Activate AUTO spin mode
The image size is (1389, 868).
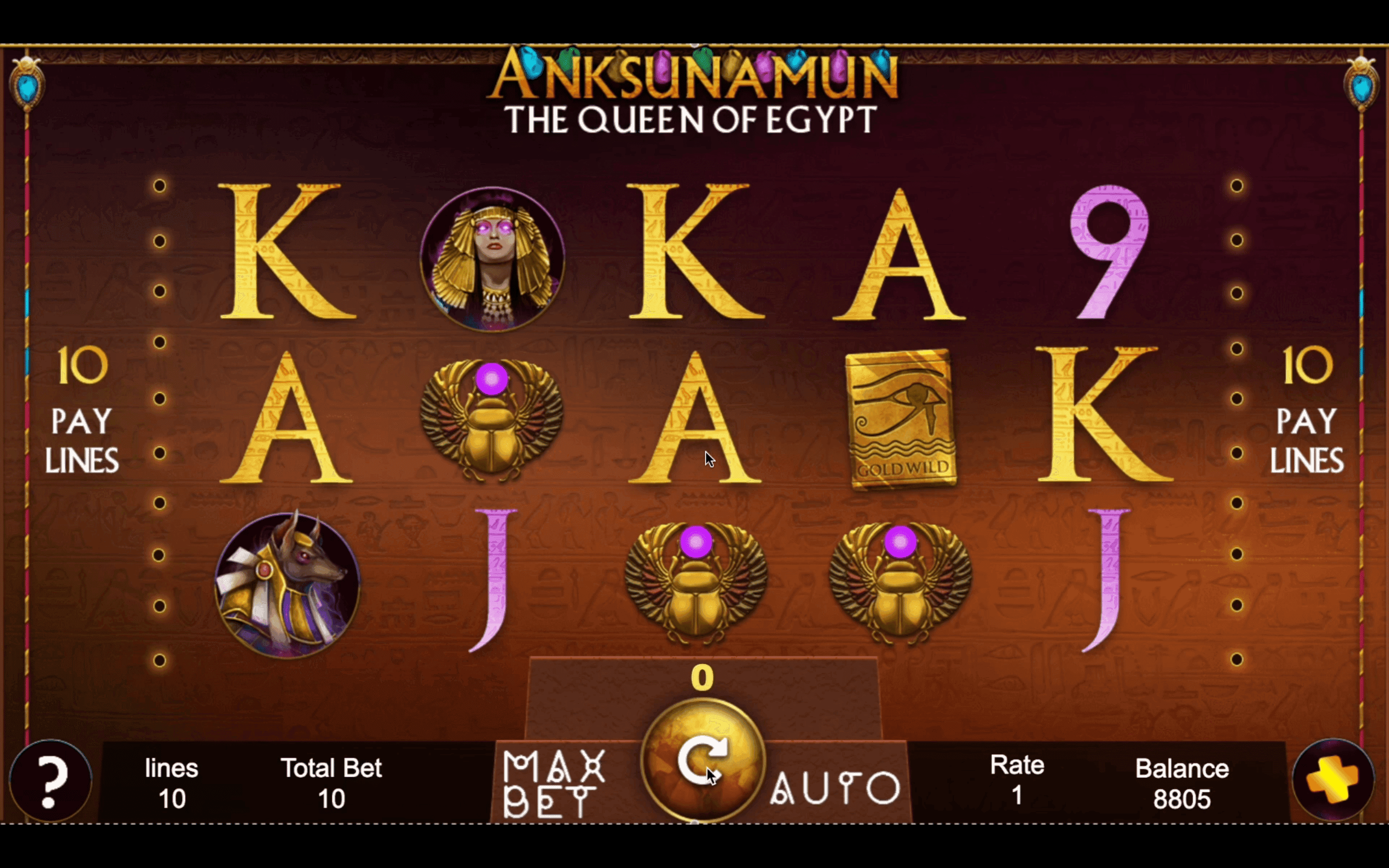point(836,787)
